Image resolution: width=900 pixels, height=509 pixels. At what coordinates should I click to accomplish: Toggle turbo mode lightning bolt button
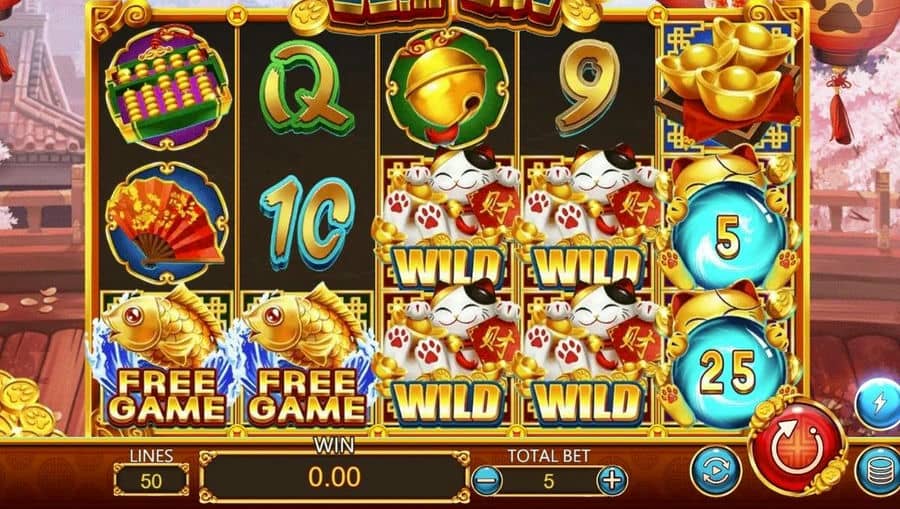pos(878,404)
